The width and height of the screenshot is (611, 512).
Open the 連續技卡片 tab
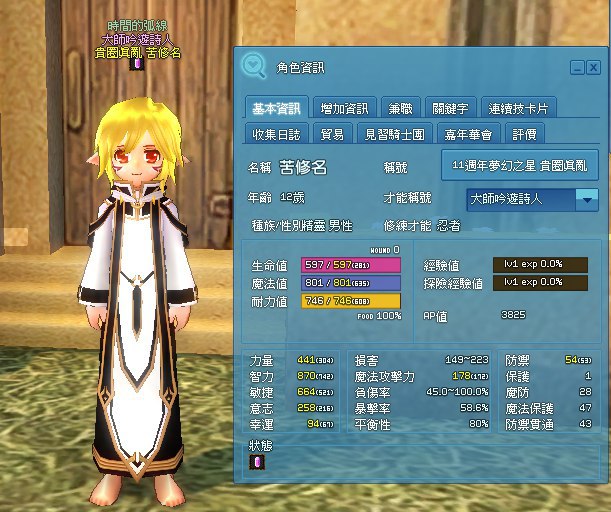click(519, 108)
